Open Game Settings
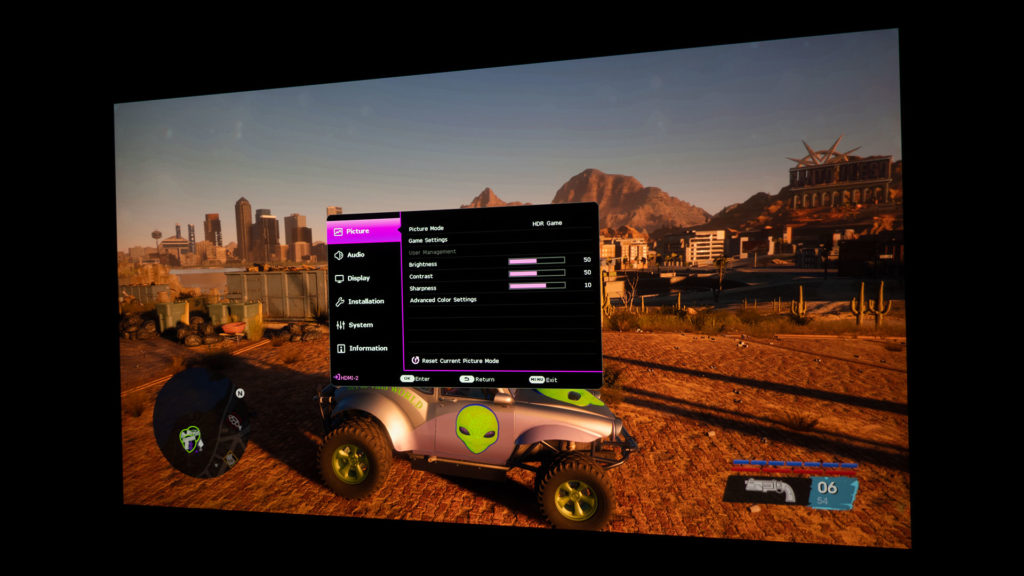This screenshot has width=1024, height=576. point(428,240)
